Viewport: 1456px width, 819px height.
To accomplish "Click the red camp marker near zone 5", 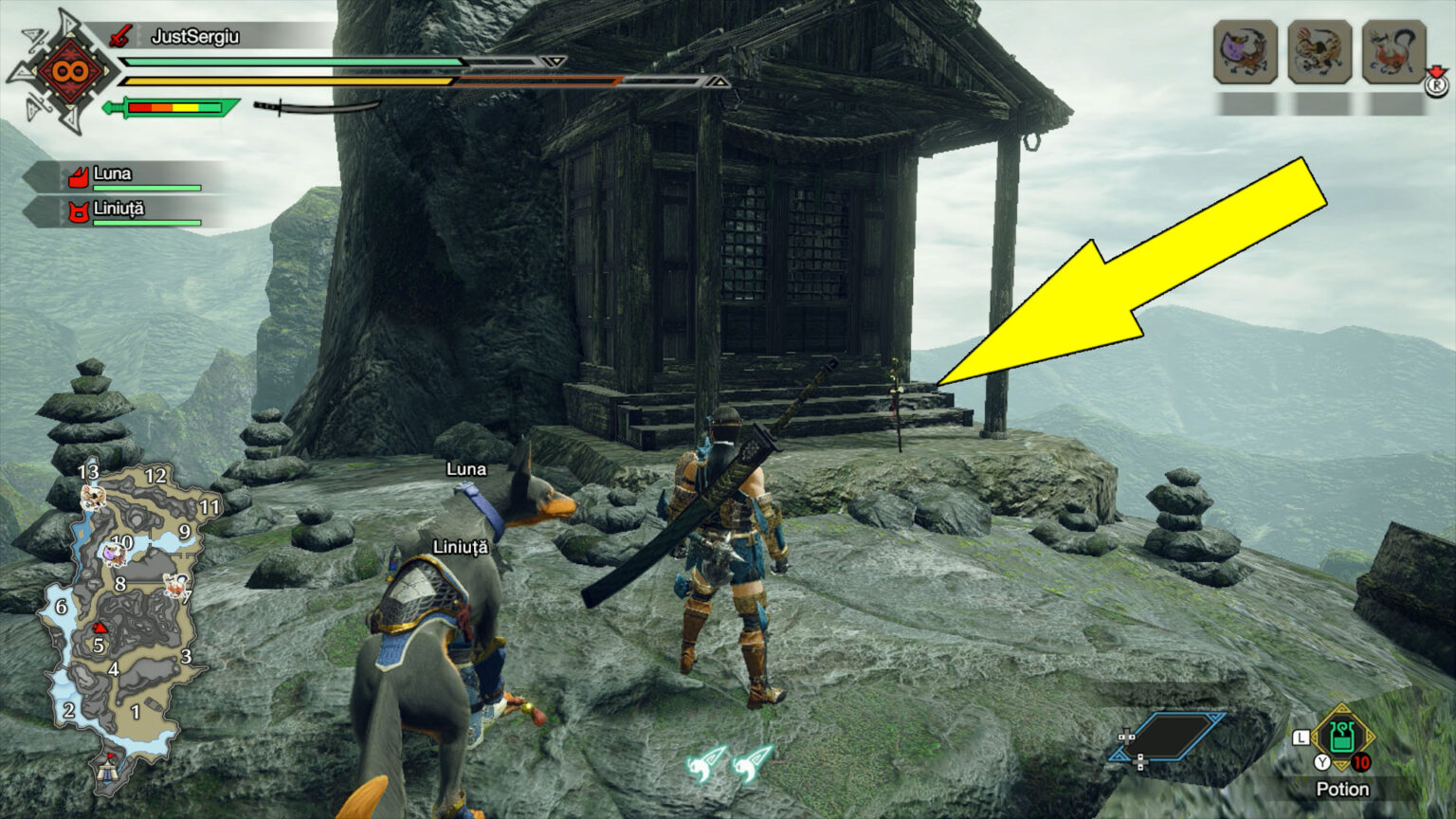I will [x=100, y=628].
